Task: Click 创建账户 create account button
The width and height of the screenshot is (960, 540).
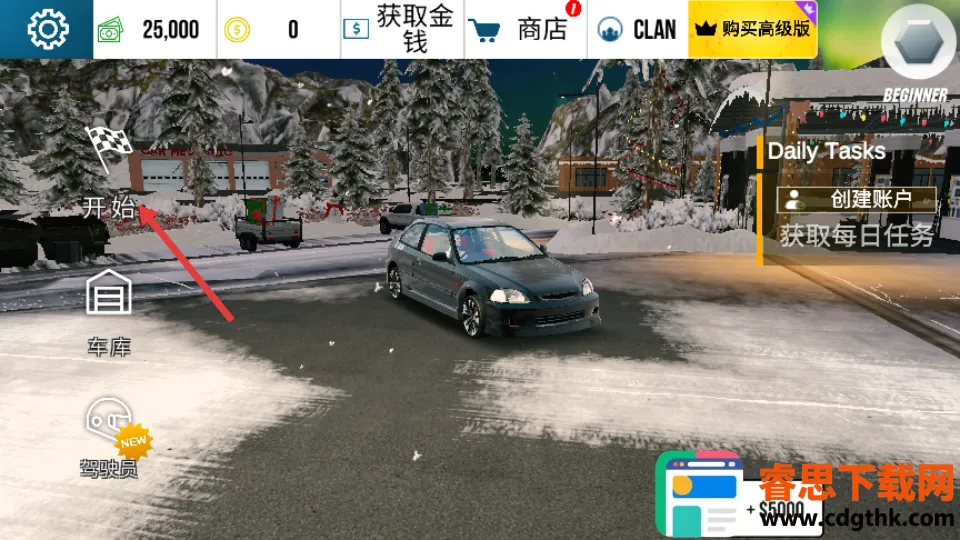Action: (x=857, y=199)
